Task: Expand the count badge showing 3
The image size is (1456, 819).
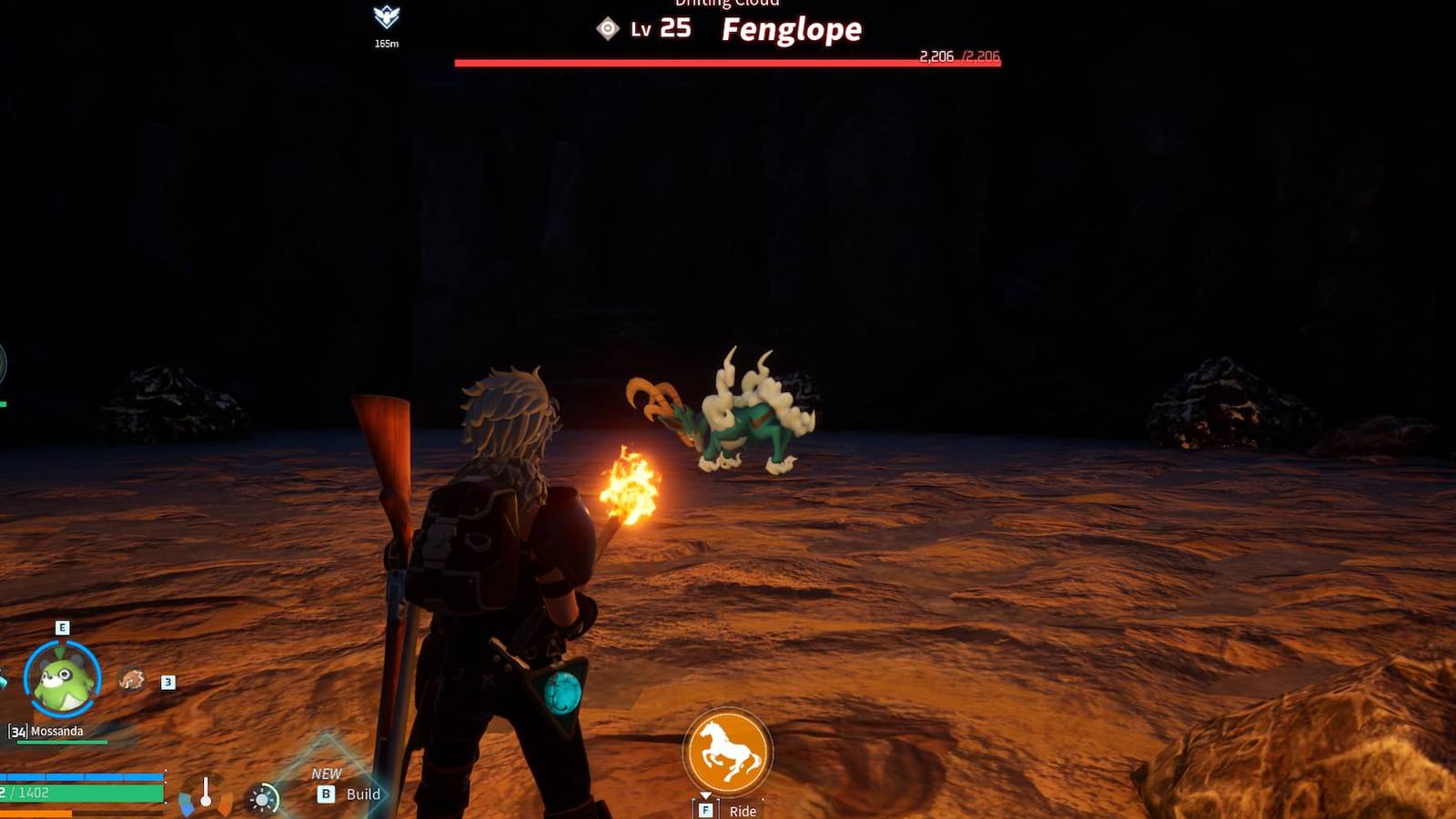Action: pyautogui.click(x=167, y=680)
